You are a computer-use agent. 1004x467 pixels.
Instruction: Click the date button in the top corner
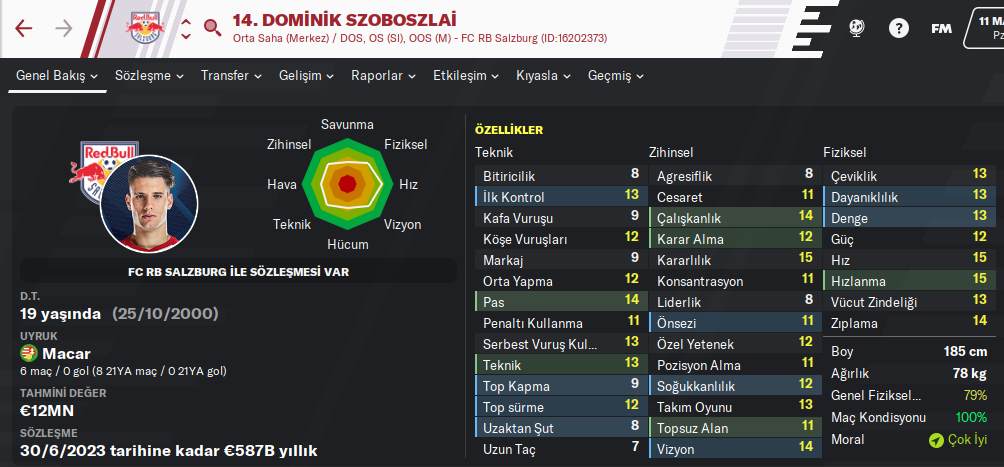tap(985, 28)
